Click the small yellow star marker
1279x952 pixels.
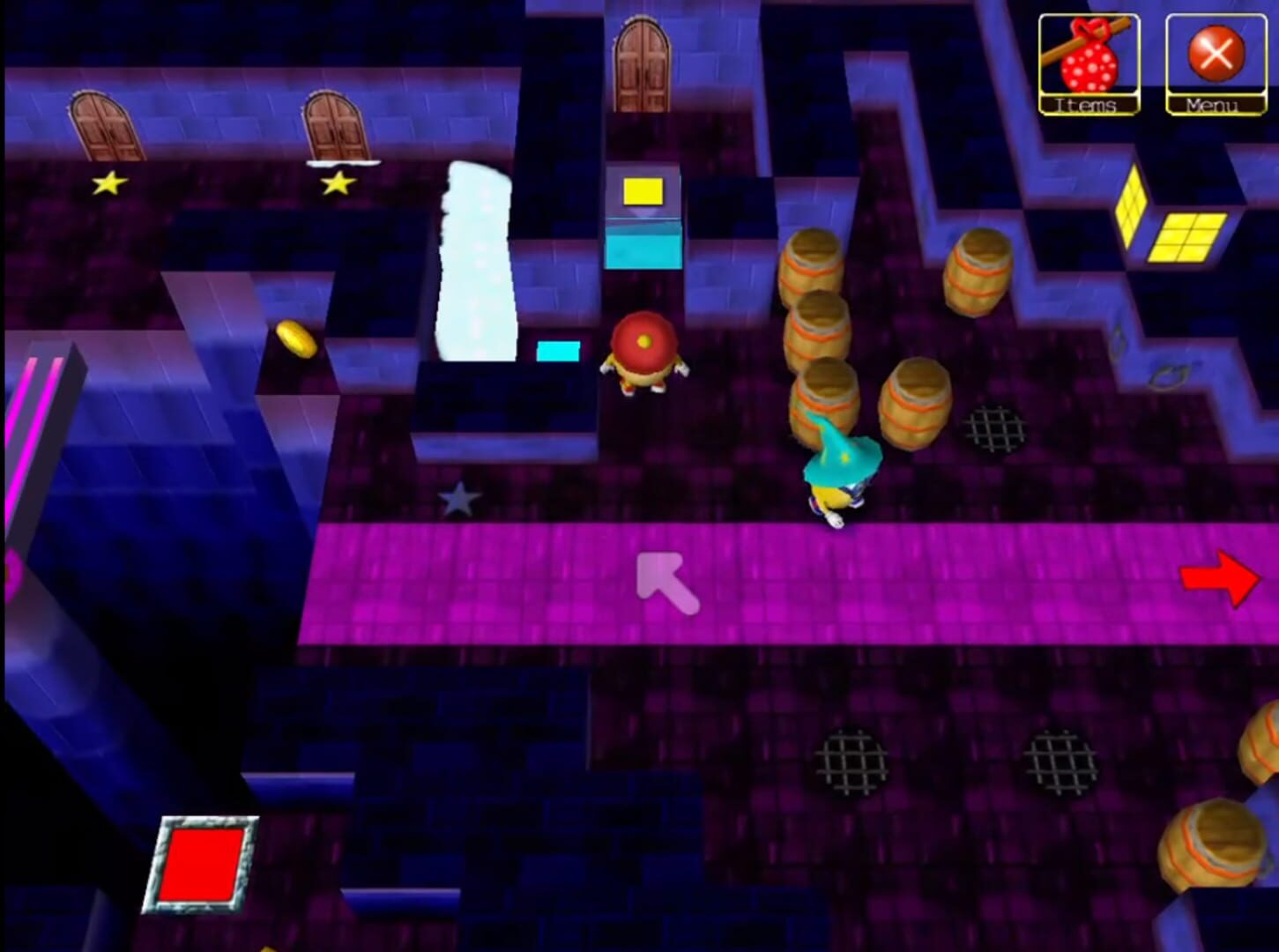(x=109, y=183)
